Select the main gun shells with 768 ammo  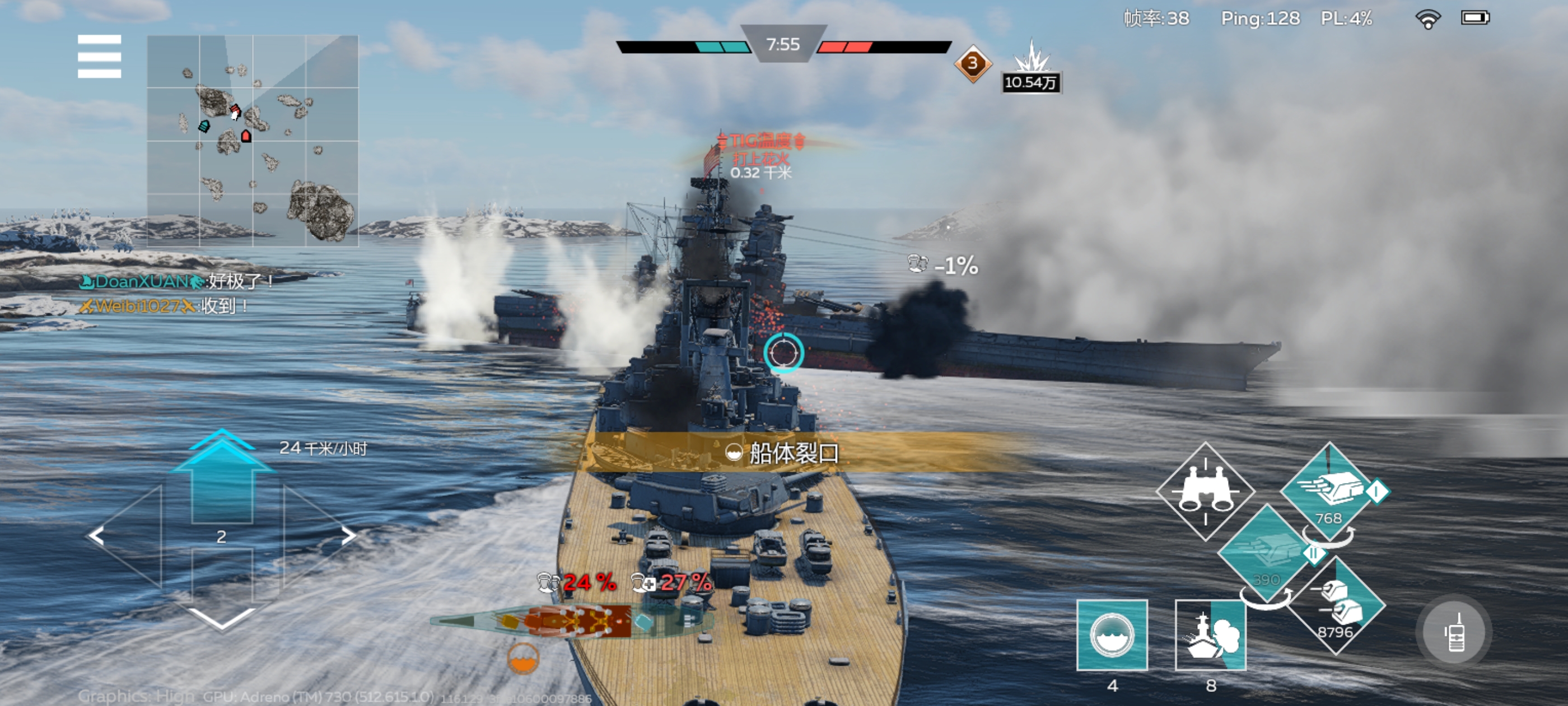[x=1328, y=491]
